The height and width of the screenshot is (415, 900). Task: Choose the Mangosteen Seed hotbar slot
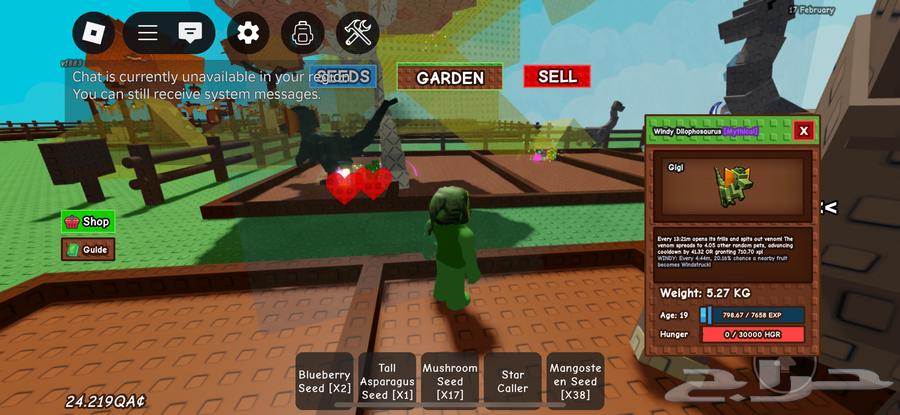575,382
